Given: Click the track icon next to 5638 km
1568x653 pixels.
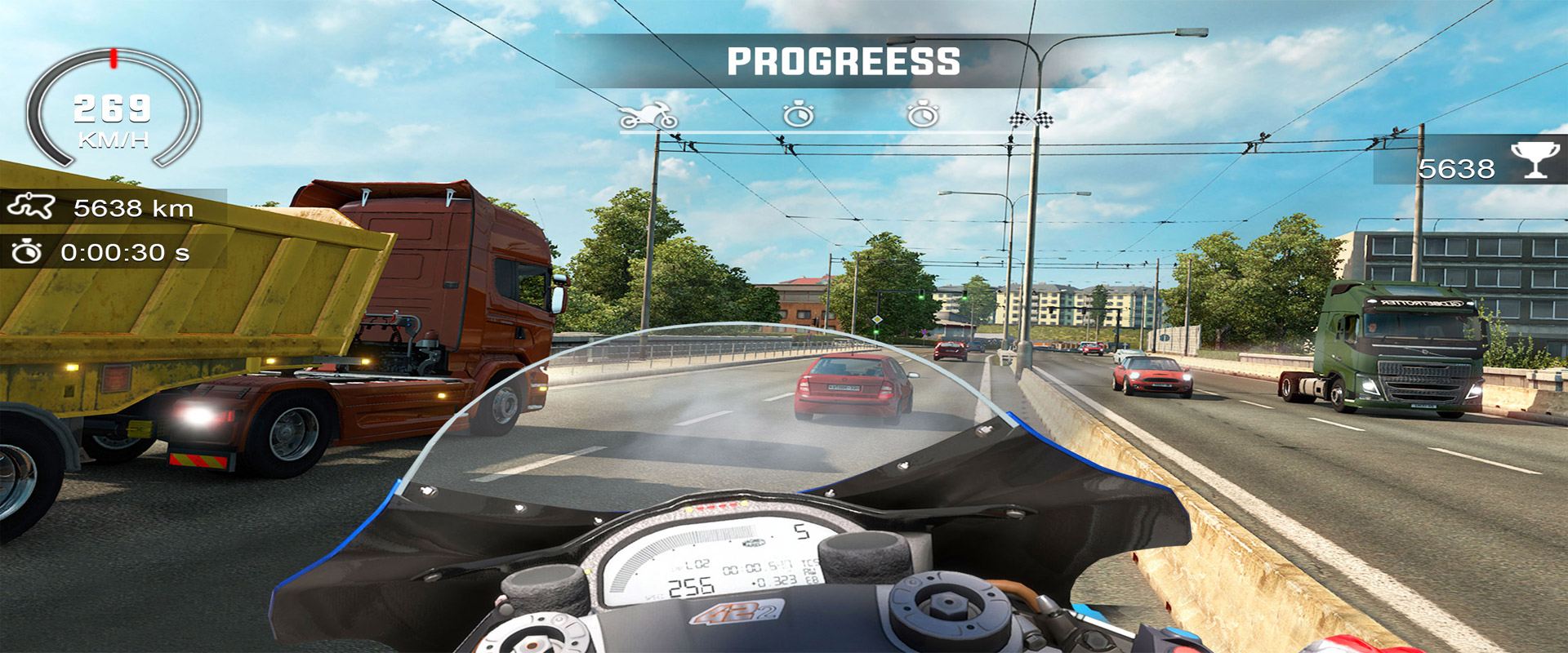Looking at the screenshot, I should (x=31, y=207).
